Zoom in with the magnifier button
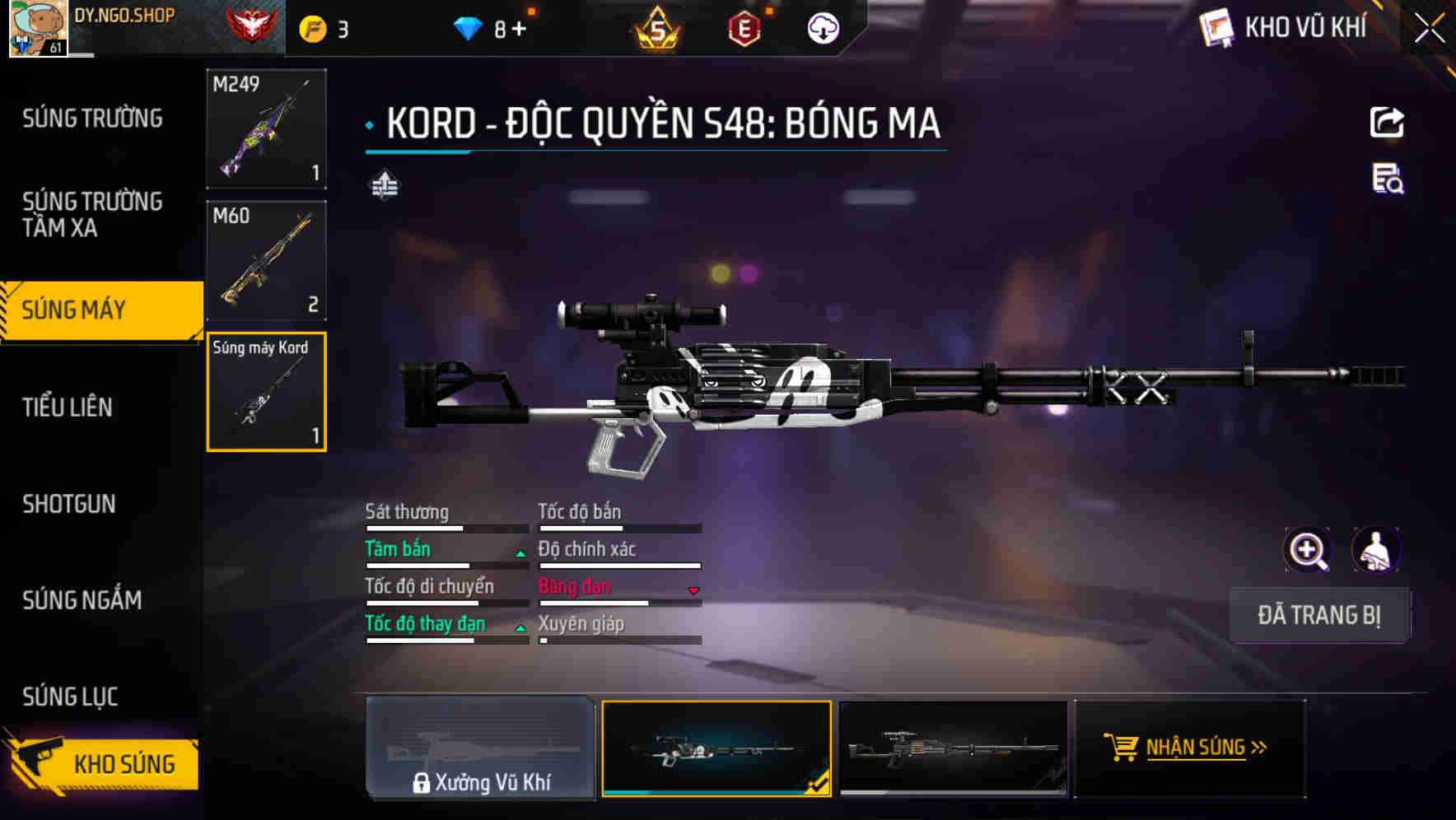The image size is (1456, 820). [1308, 550]
